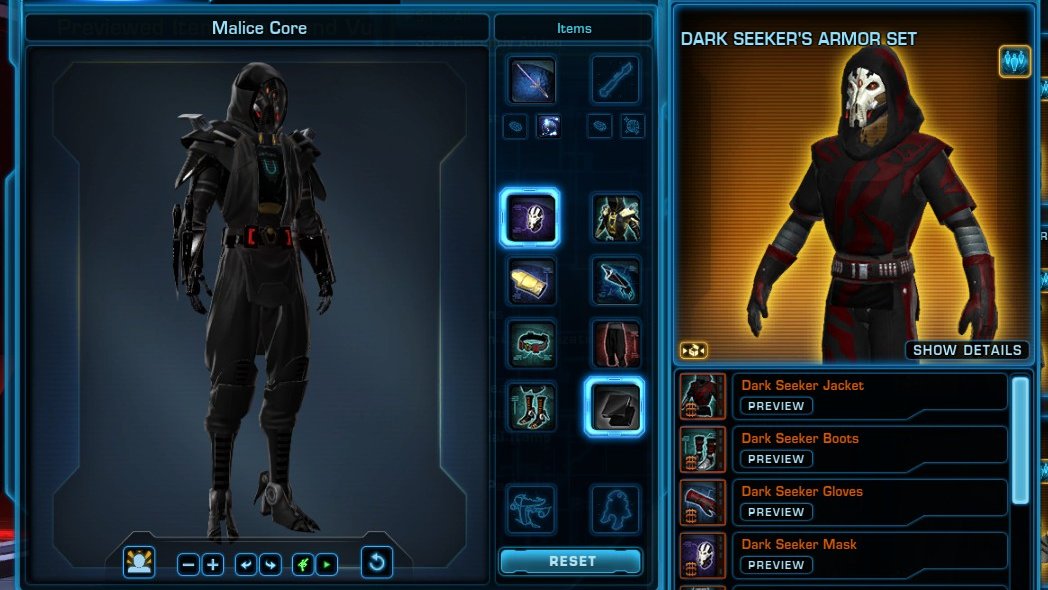This screenshot has width=1048, height=590.
Task: Reset the previewed items
Action: pyautogui.click(x=571, y=561)
